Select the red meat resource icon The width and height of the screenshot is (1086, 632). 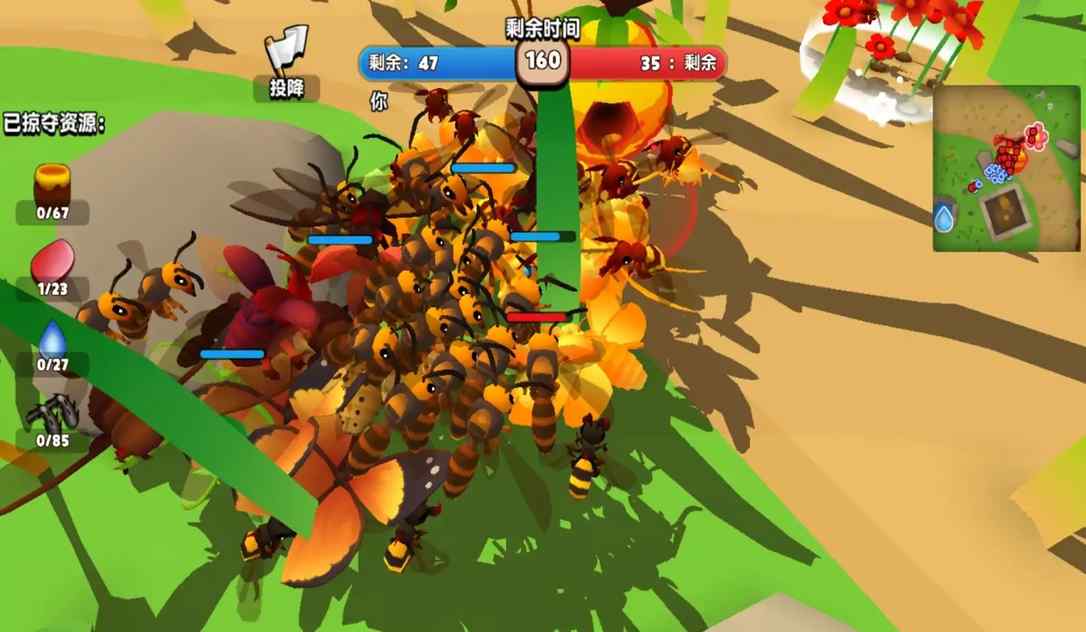(52, 264)
